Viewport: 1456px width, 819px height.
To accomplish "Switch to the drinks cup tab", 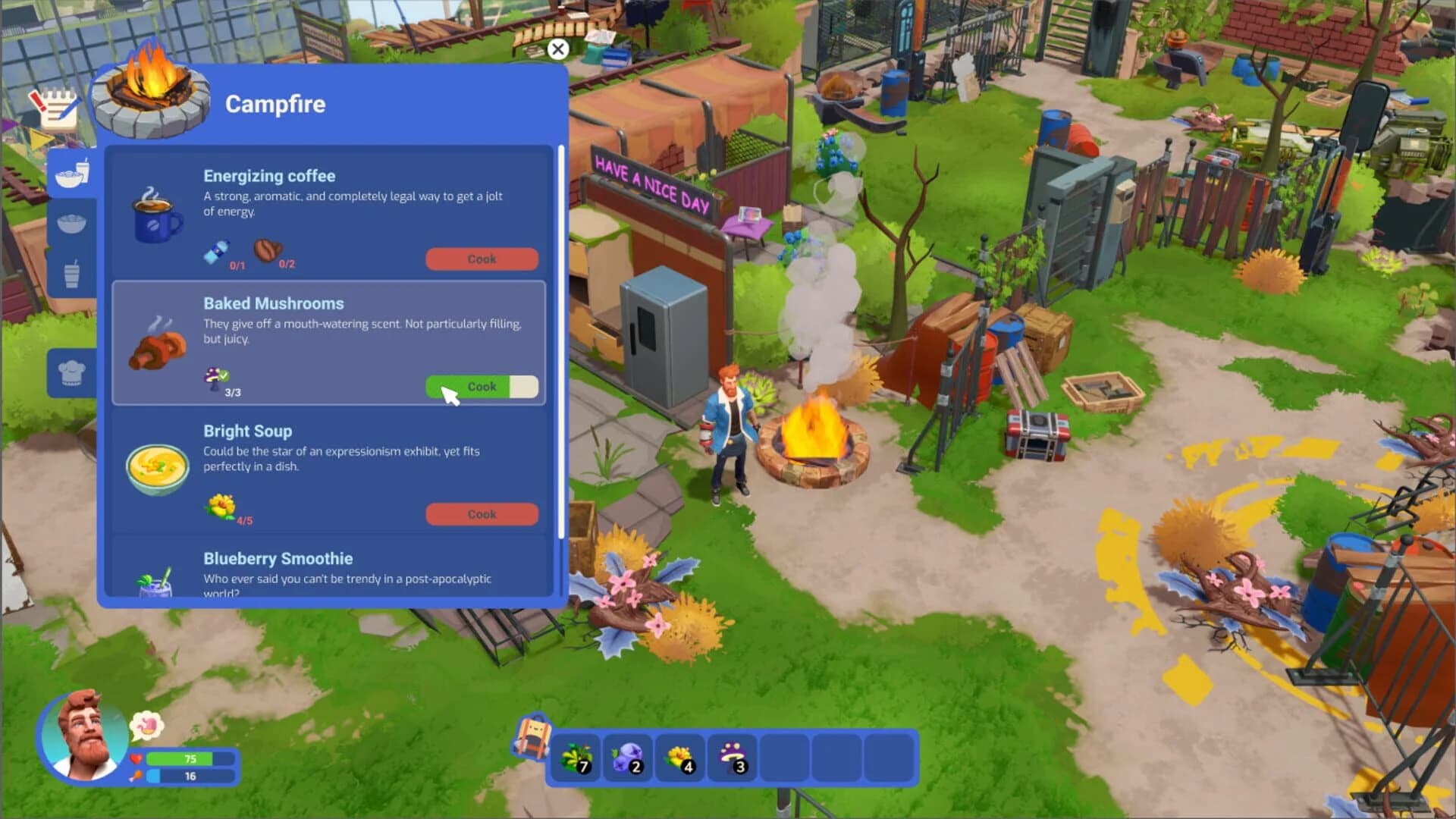I will coord(72,273).
